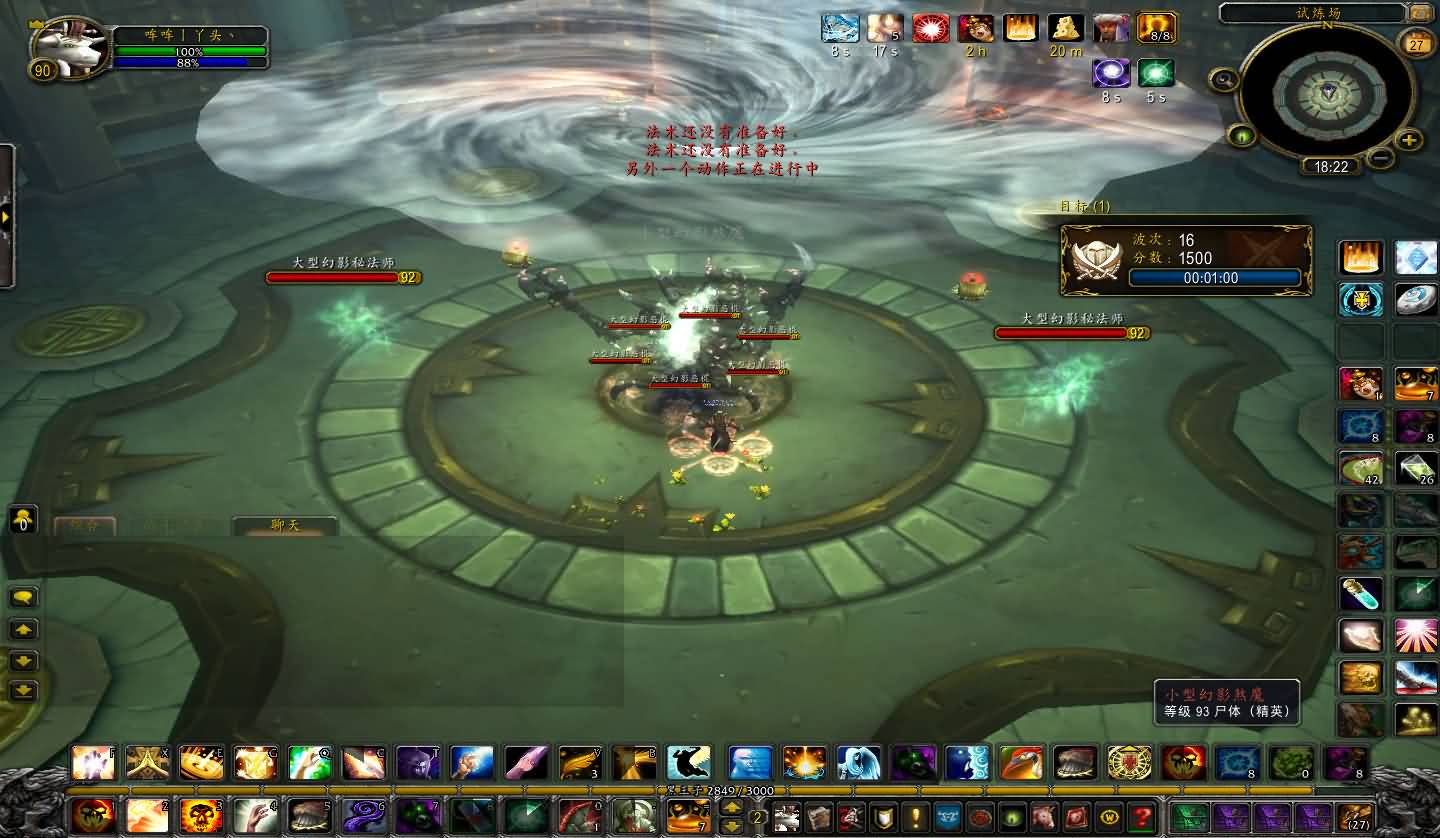Zoom in the minimap with the plus button

click(x=1409, y=140)
